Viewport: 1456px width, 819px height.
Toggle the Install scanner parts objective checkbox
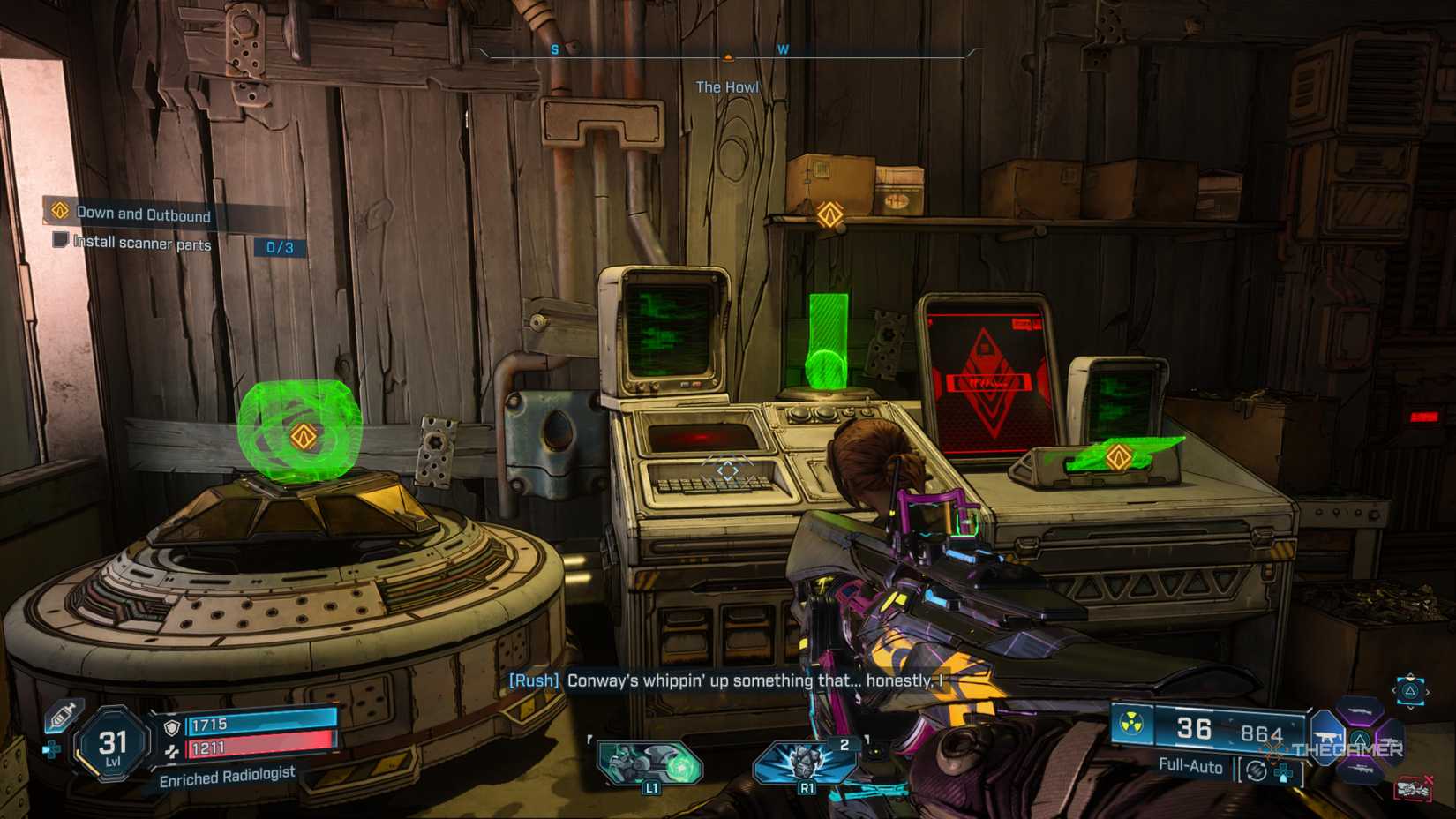pos(60,244)
